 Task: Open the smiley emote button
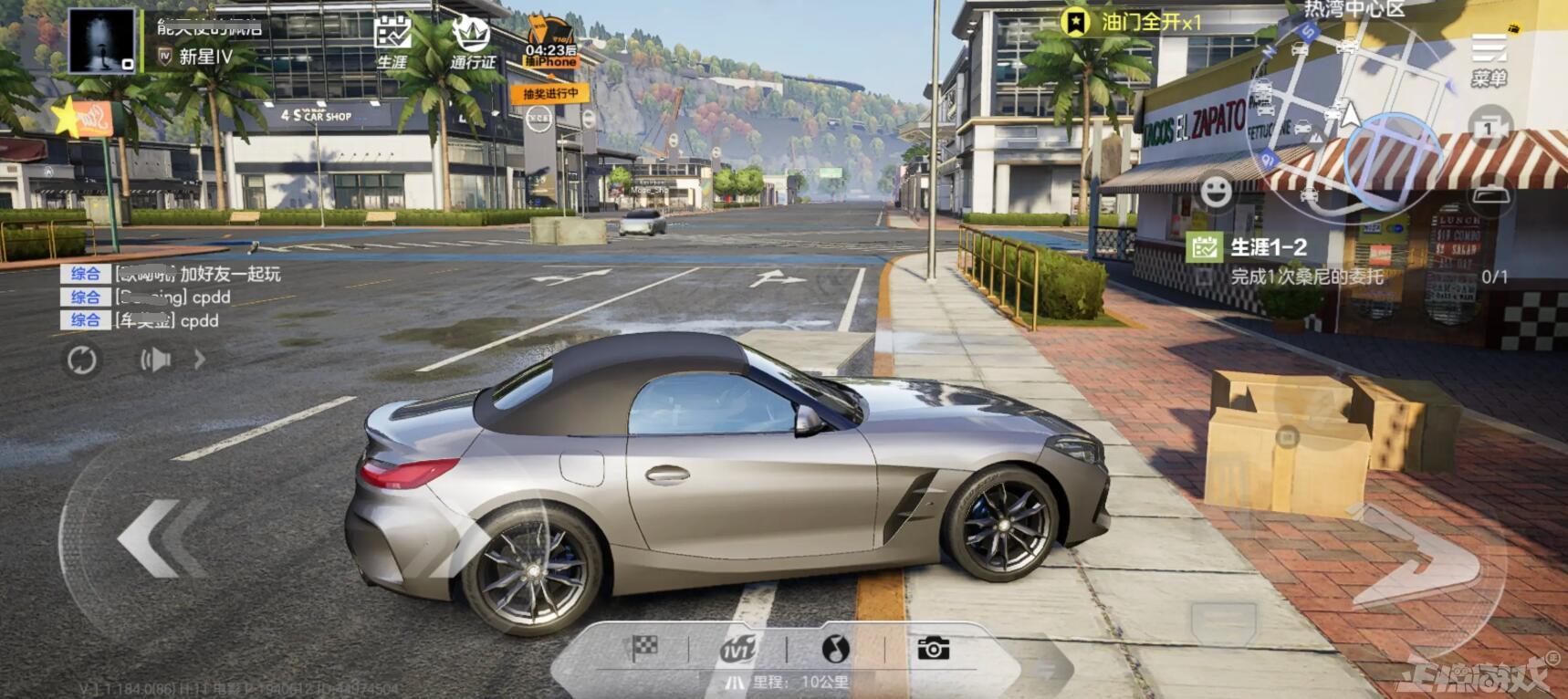point(1216,191)
